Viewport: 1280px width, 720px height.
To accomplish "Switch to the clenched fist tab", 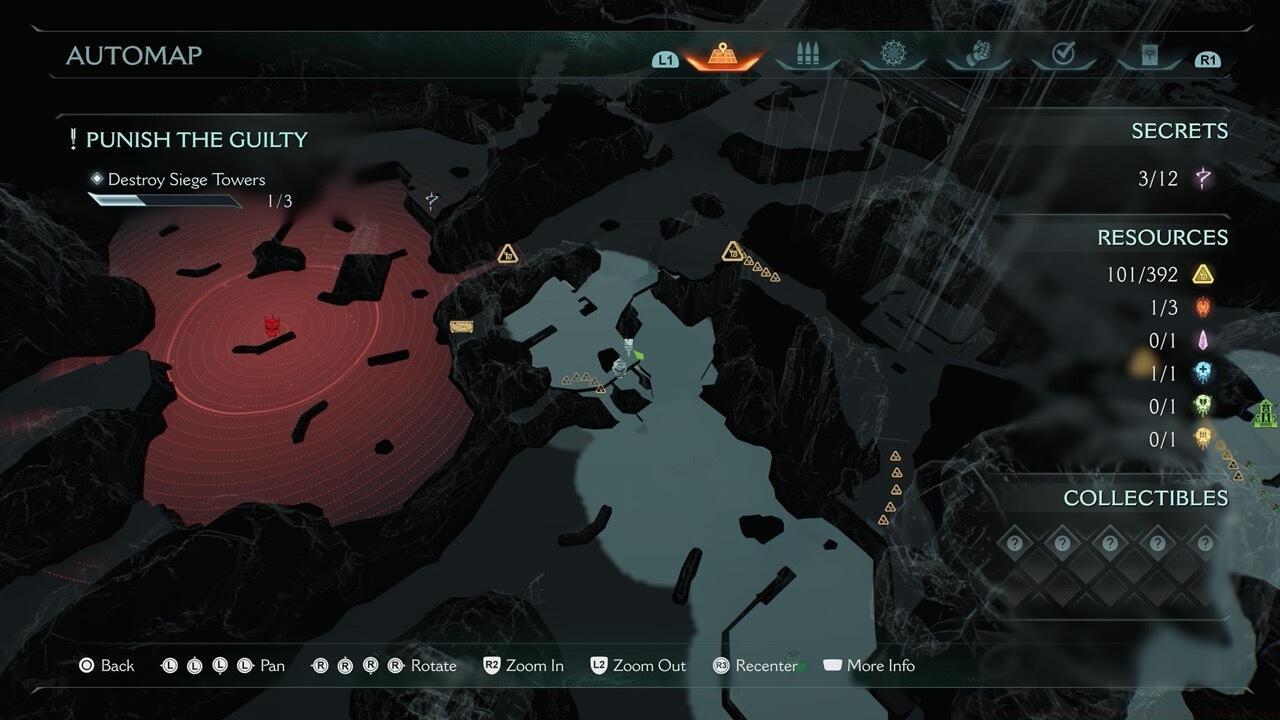I will [978, 56].
